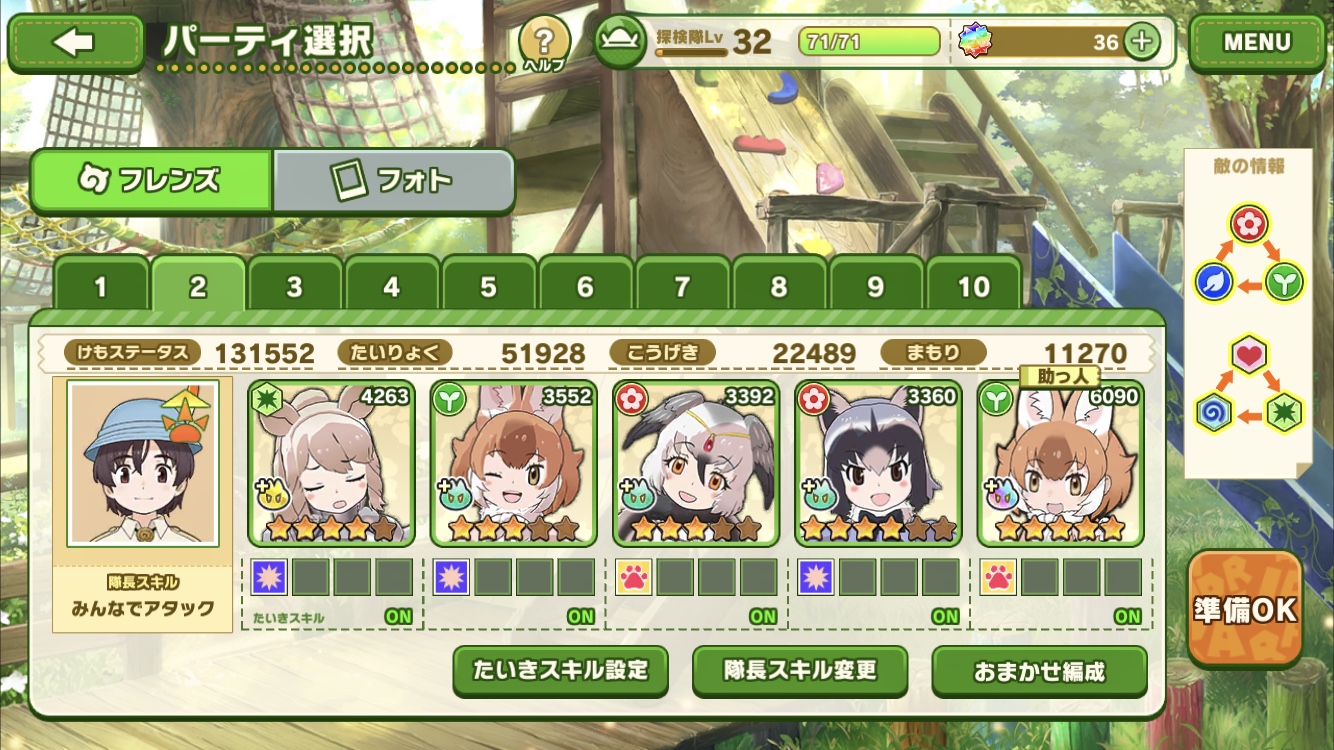Screen dimensions: 1334x750
Task: Select the captain portrait with blue hat
Action: [142, 462]
